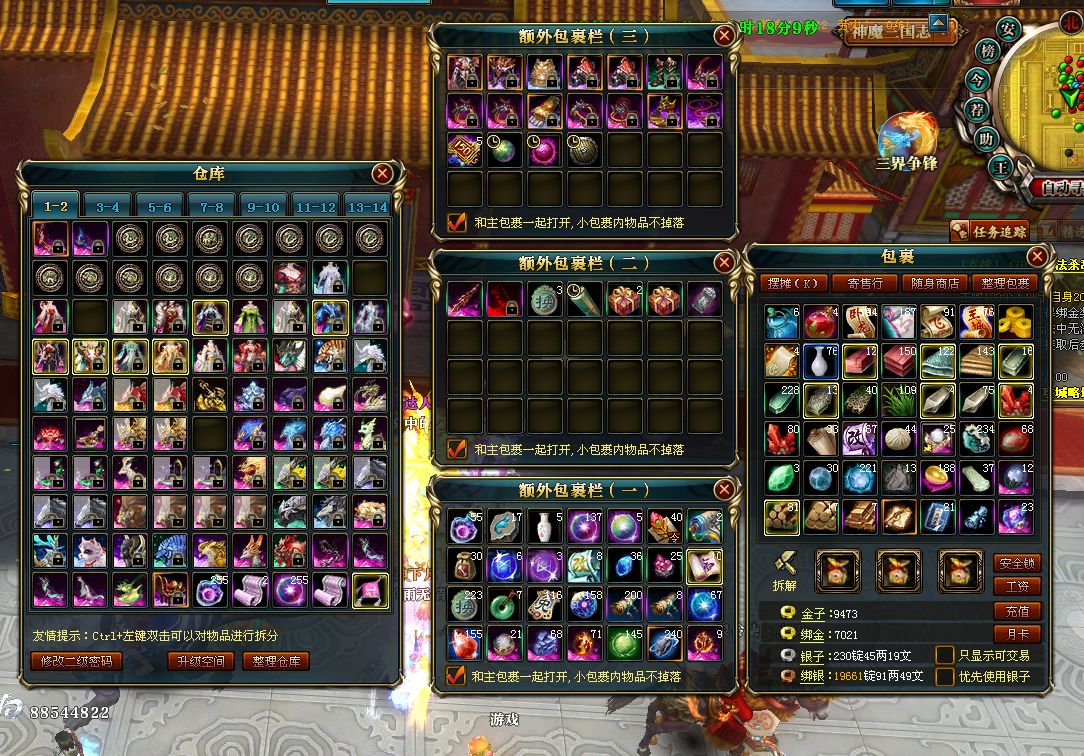Image resolution: width=1084 pixels, height=756 pixels.
Task: Close the 额外包裹栏(三) window
Action: tap(724, 36)
